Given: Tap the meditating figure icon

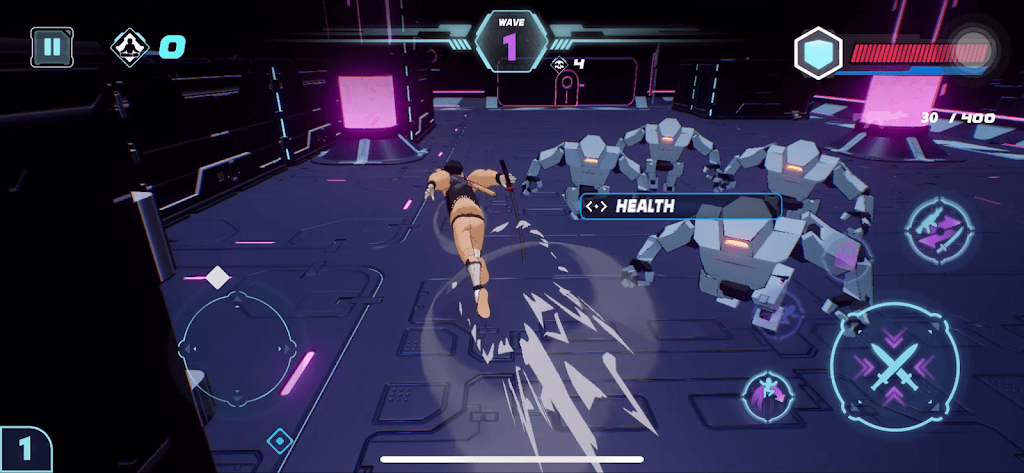Looking at the screenshot, I should (130, 46).
